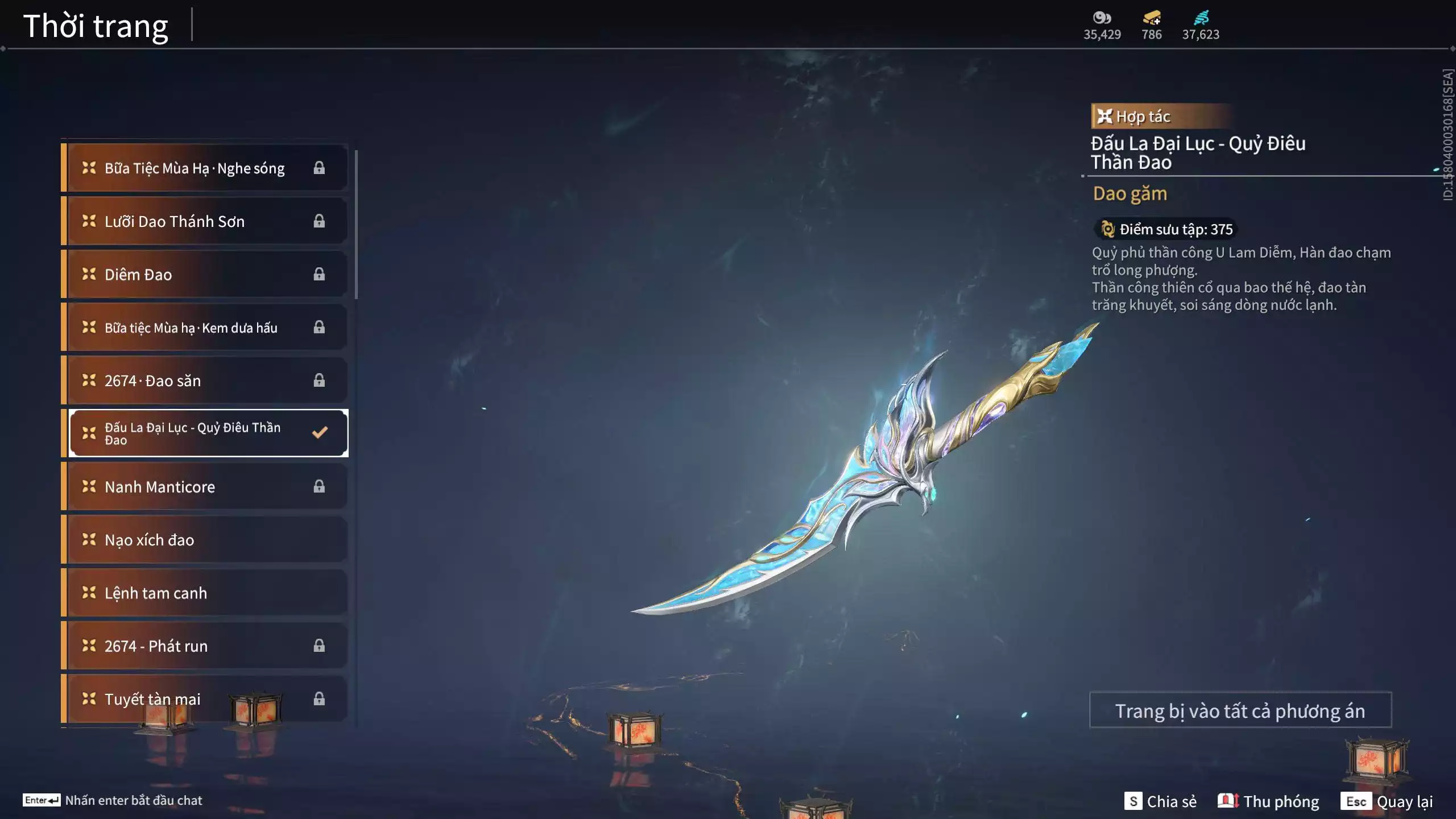This screenshot has height=819, width=1456.
Task: Choose the Nạo xích đao skin
Action: point(205,540)
